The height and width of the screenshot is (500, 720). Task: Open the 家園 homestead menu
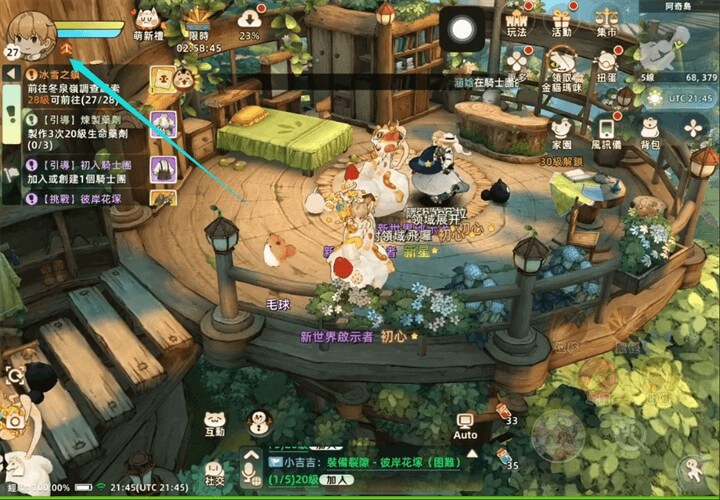coord(561,131)
